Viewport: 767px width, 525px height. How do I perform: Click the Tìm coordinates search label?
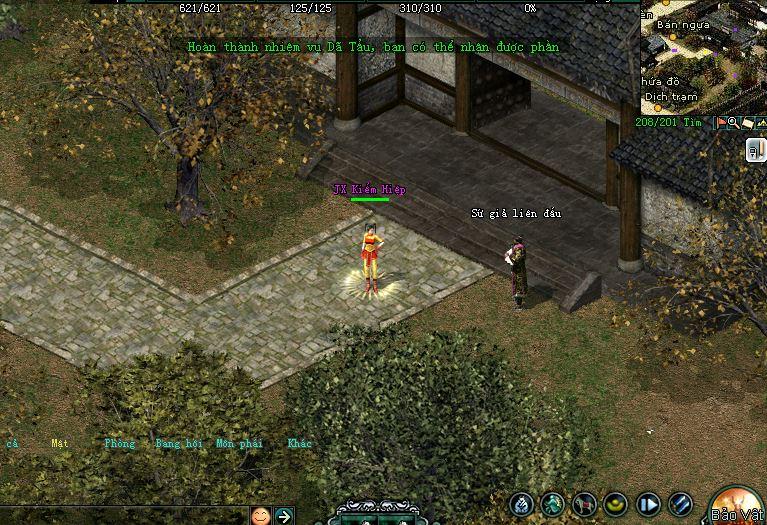coord(694,123)
